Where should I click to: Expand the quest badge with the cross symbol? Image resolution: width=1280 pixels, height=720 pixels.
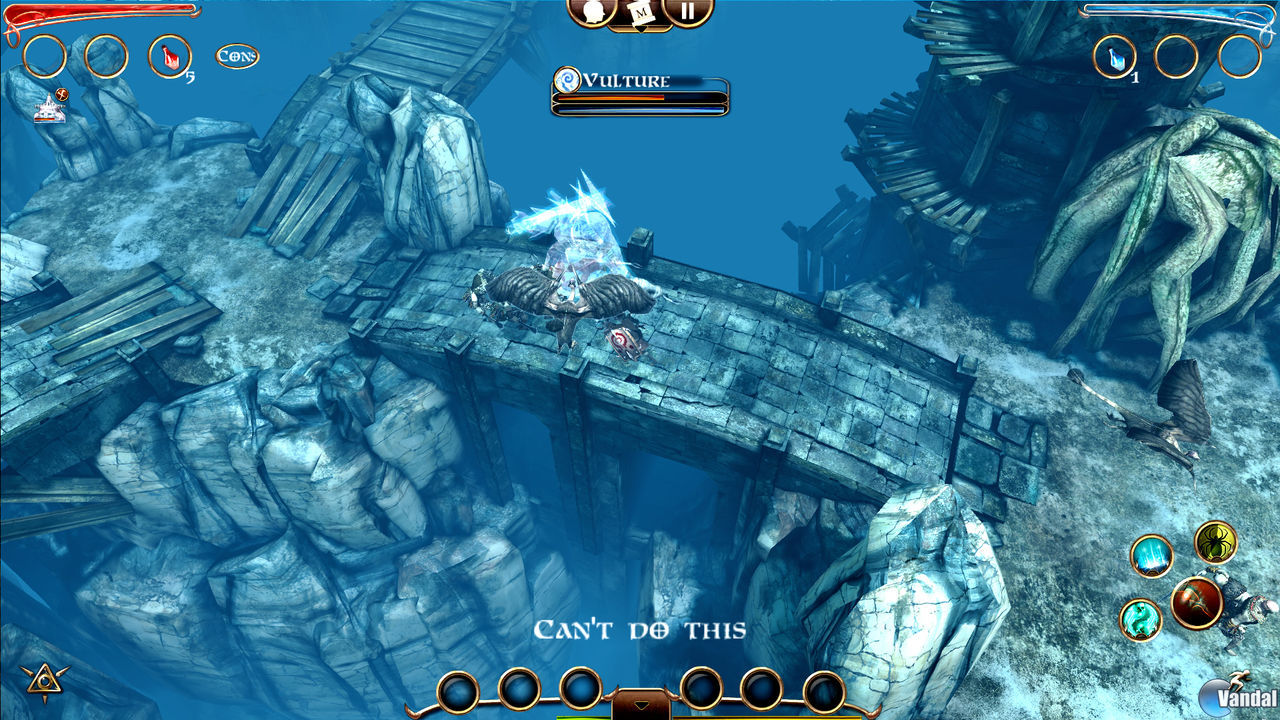60,95
